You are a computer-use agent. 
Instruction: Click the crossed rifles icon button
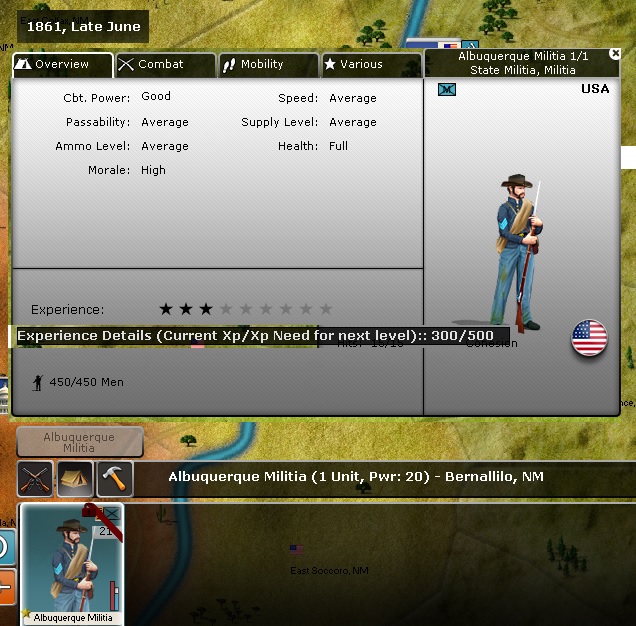[x=36, y=478]
